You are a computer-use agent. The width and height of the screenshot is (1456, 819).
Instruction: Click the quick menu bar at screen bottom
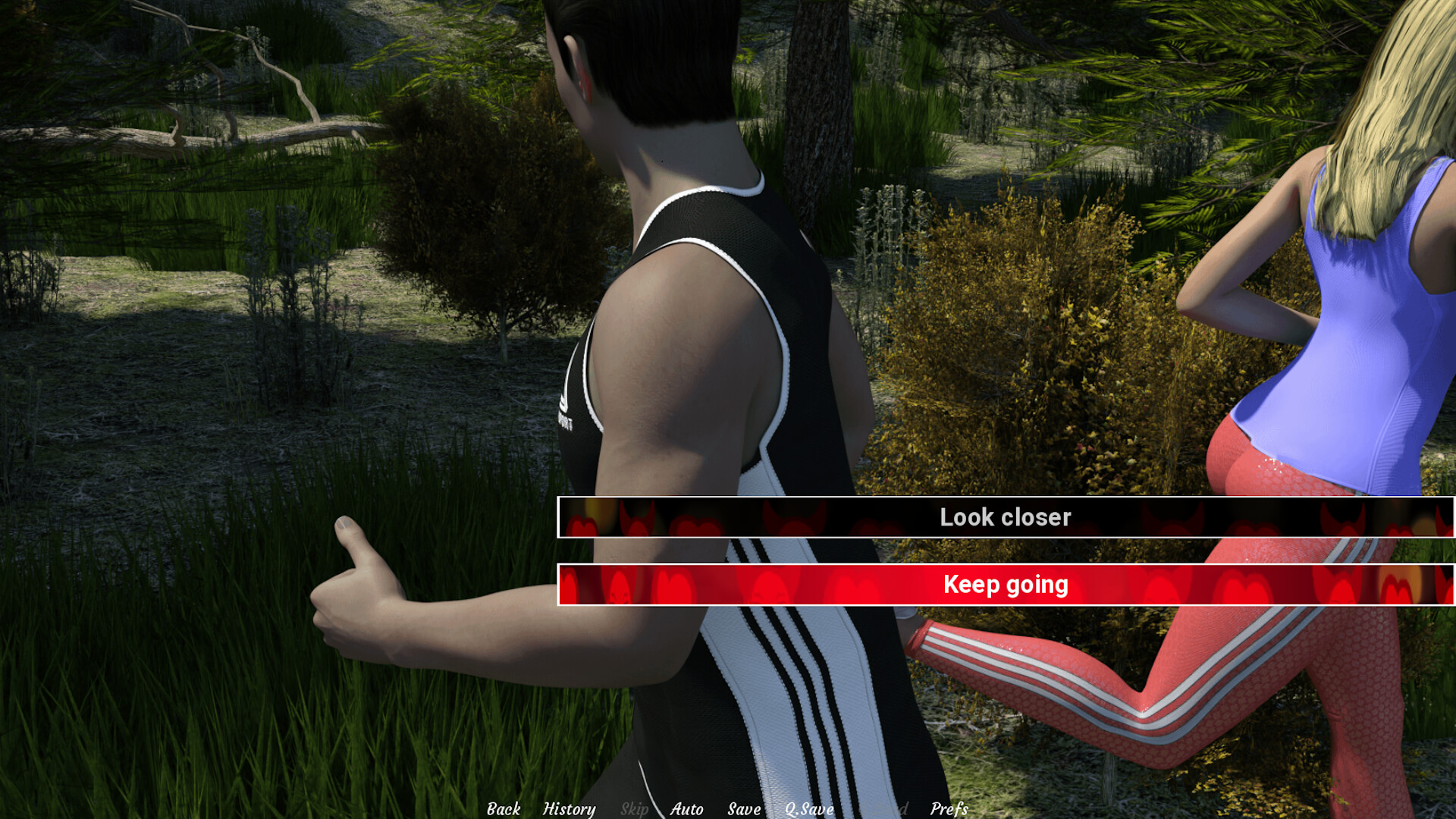(728, 809)
